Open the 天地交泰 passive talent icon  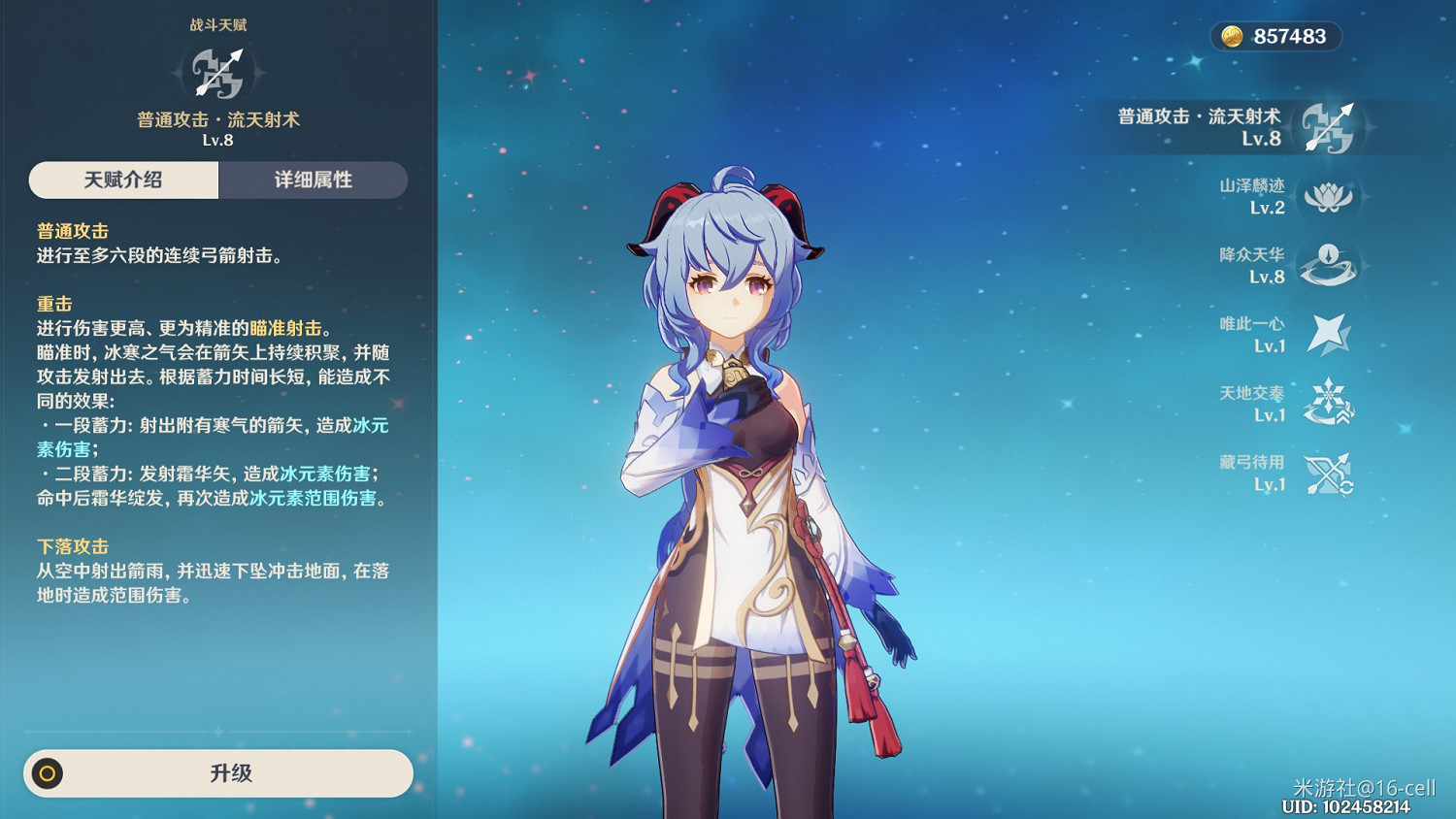pos(1331,401)
